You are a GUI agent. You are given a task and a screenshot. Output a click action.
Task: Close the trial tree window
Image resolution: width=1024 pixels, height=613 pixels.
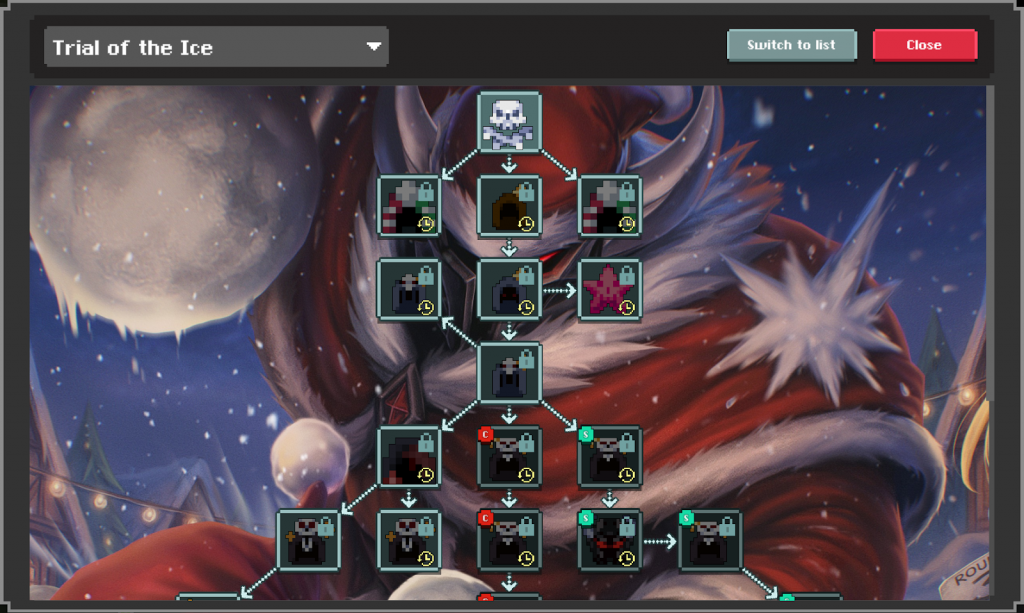[924, 45]
